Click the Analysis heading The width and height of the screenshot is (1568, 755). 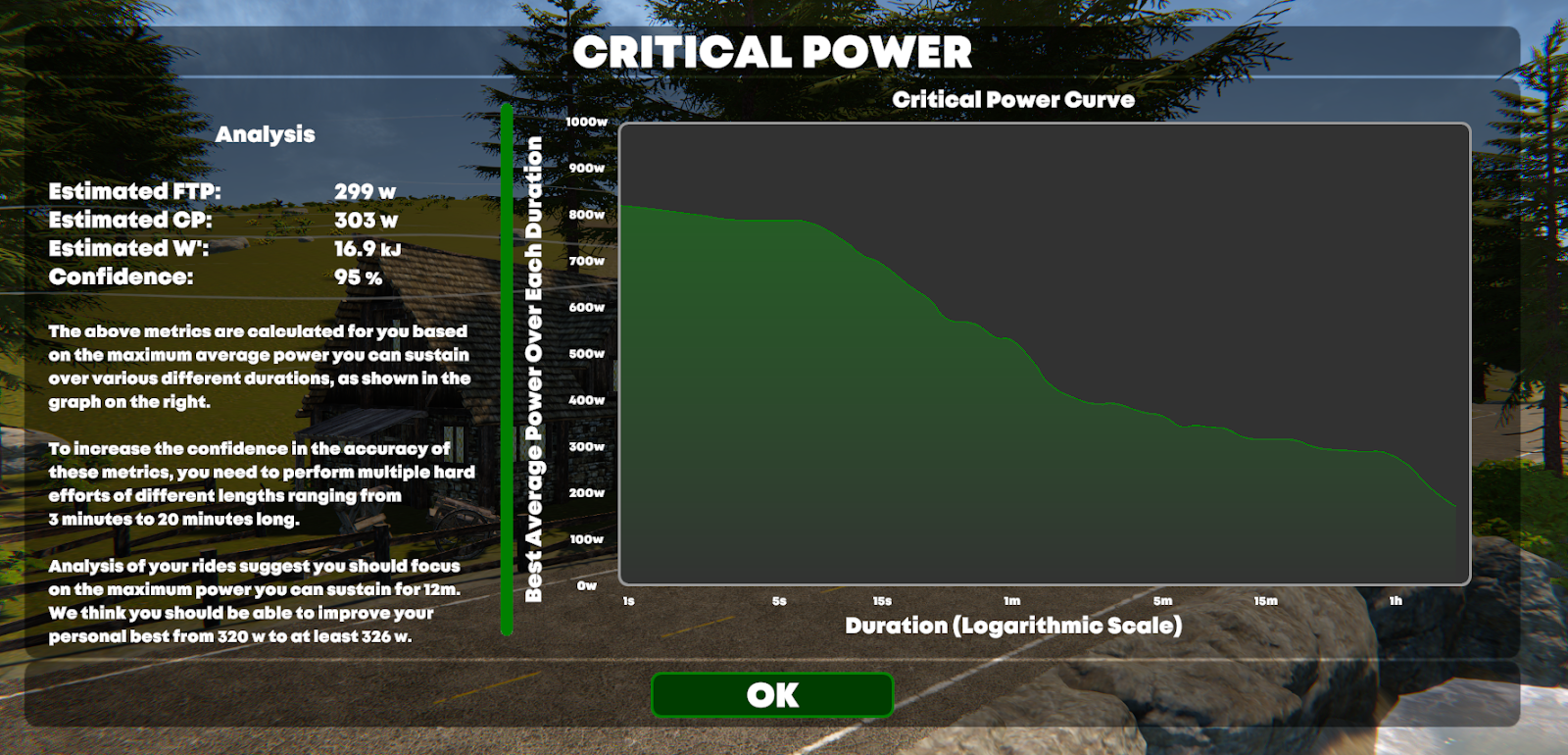(x=268, y=134)
